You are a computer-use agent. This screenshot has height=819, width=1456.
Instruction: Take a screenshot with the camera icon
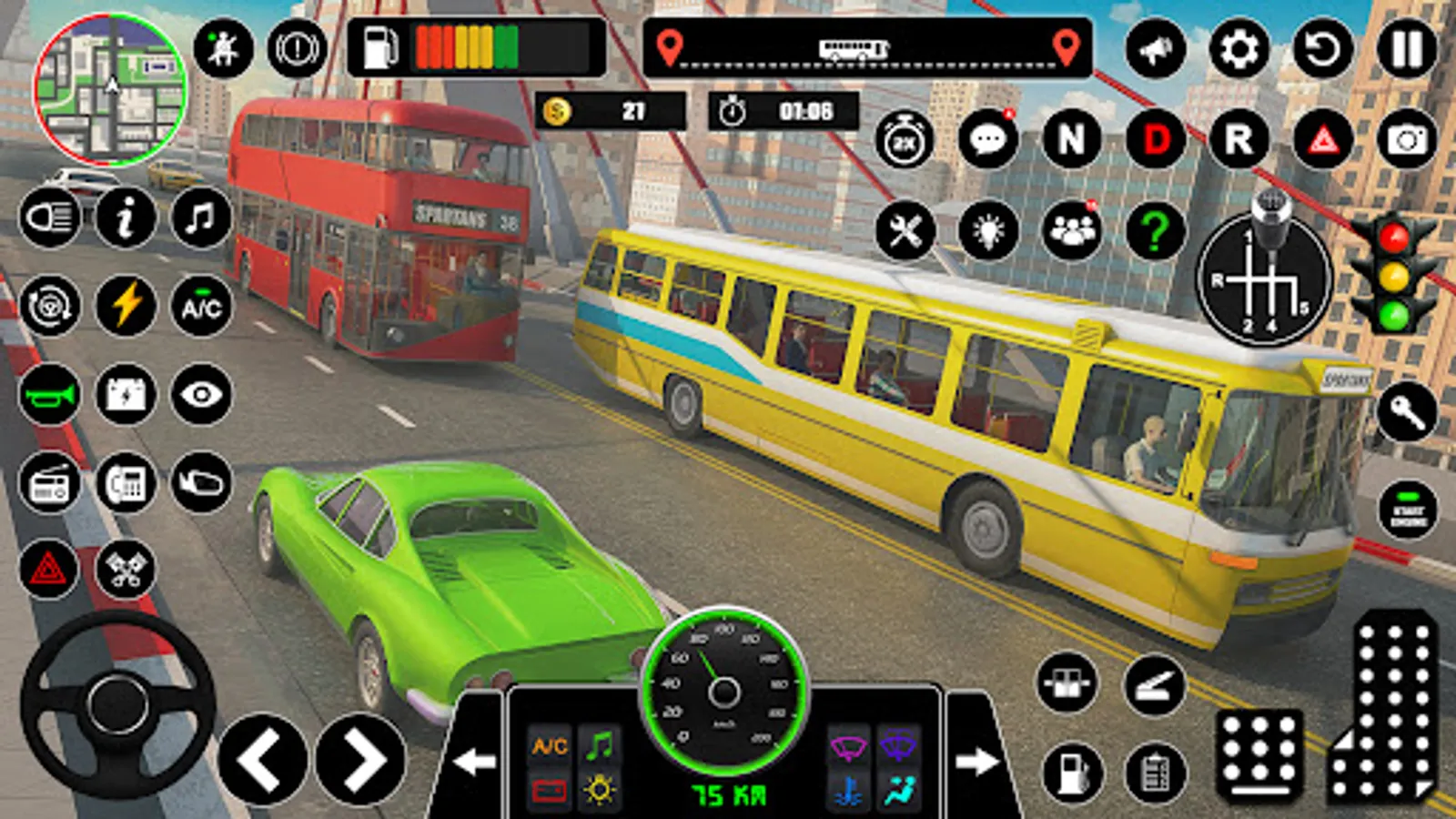coord(1406,140)
